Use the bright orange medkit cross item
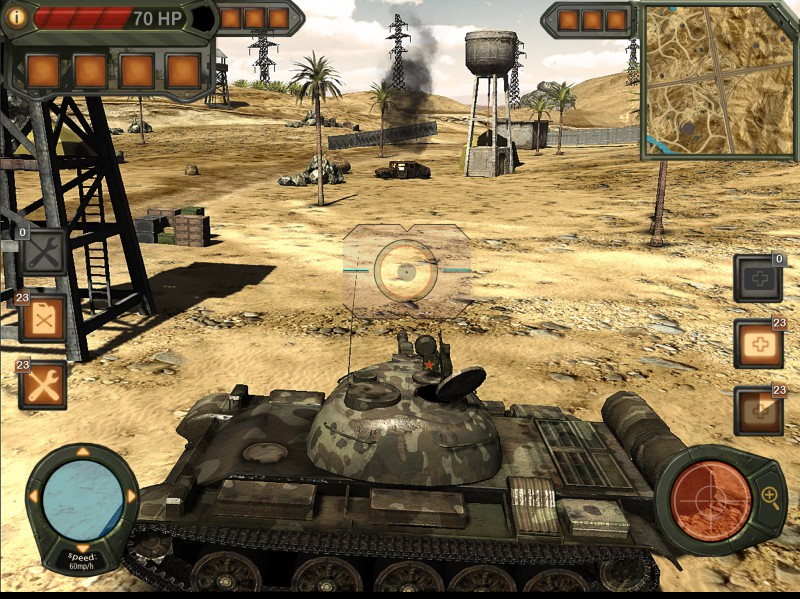 (758, 344)
